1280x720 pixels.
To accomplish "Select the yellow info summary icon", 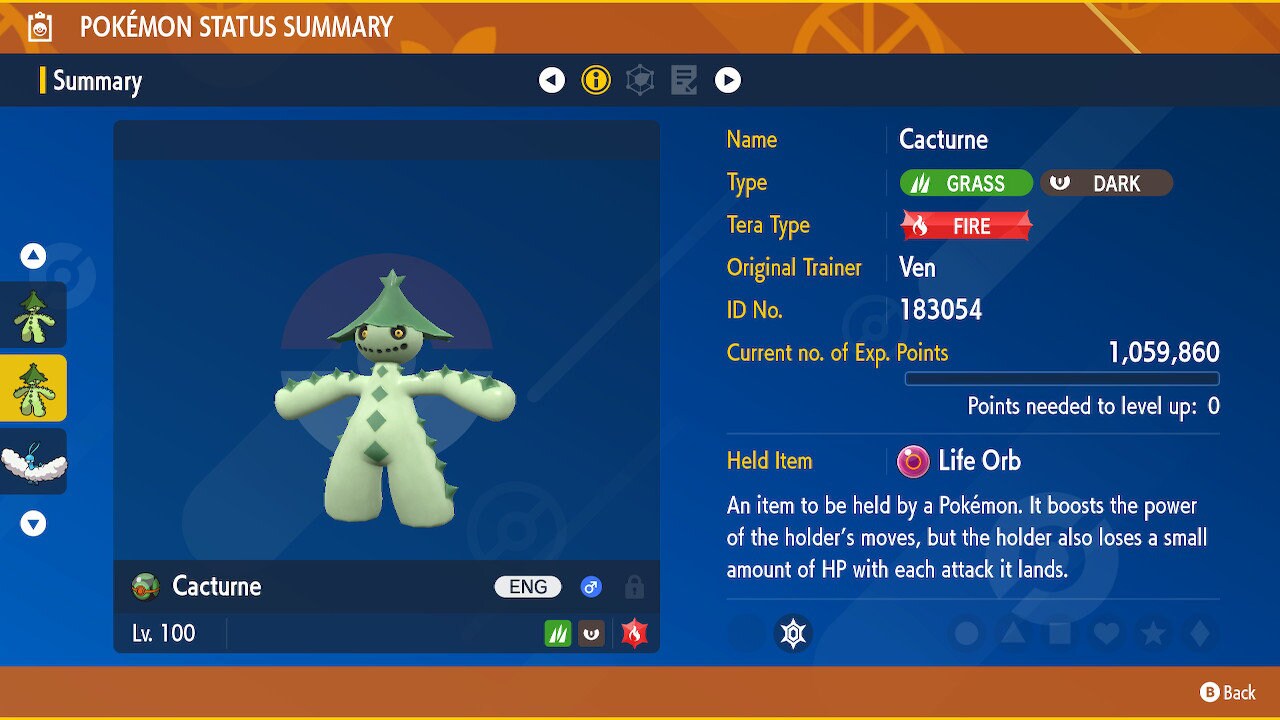I will (596, 80).
